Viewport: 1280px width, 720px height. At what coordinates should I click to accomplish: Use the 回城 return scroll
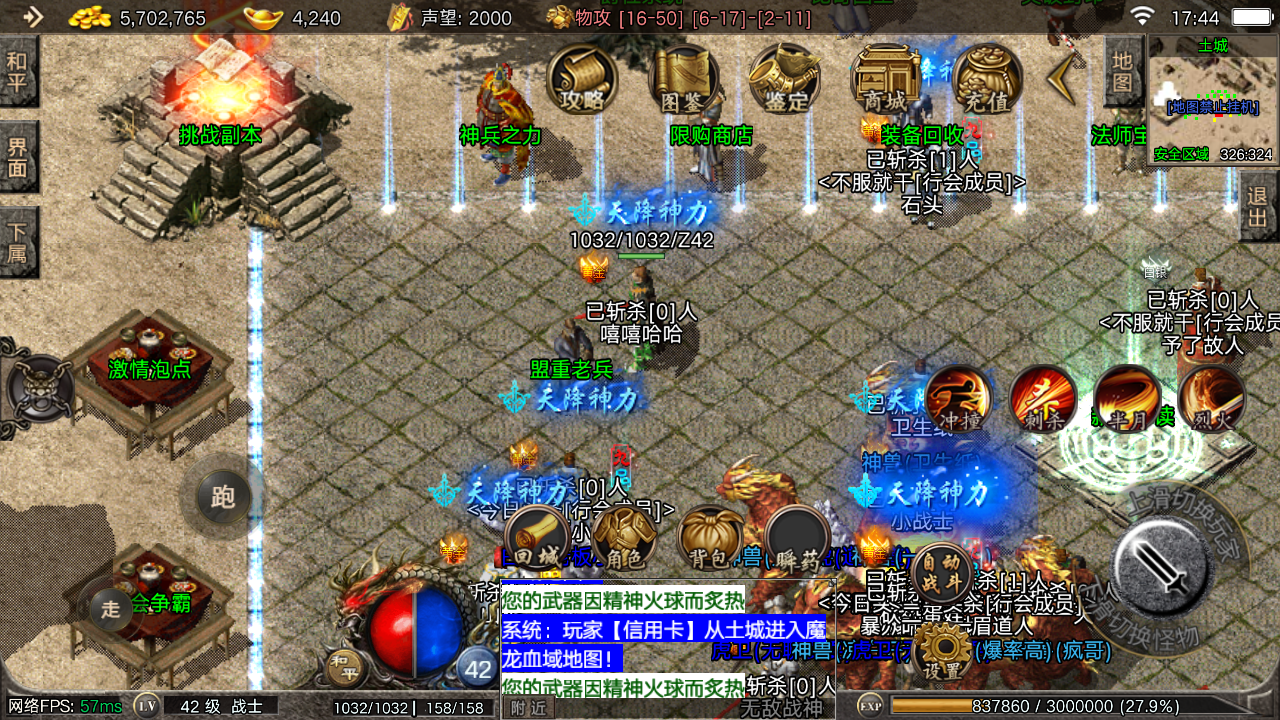pyautogui.click(x=549, y=537)
